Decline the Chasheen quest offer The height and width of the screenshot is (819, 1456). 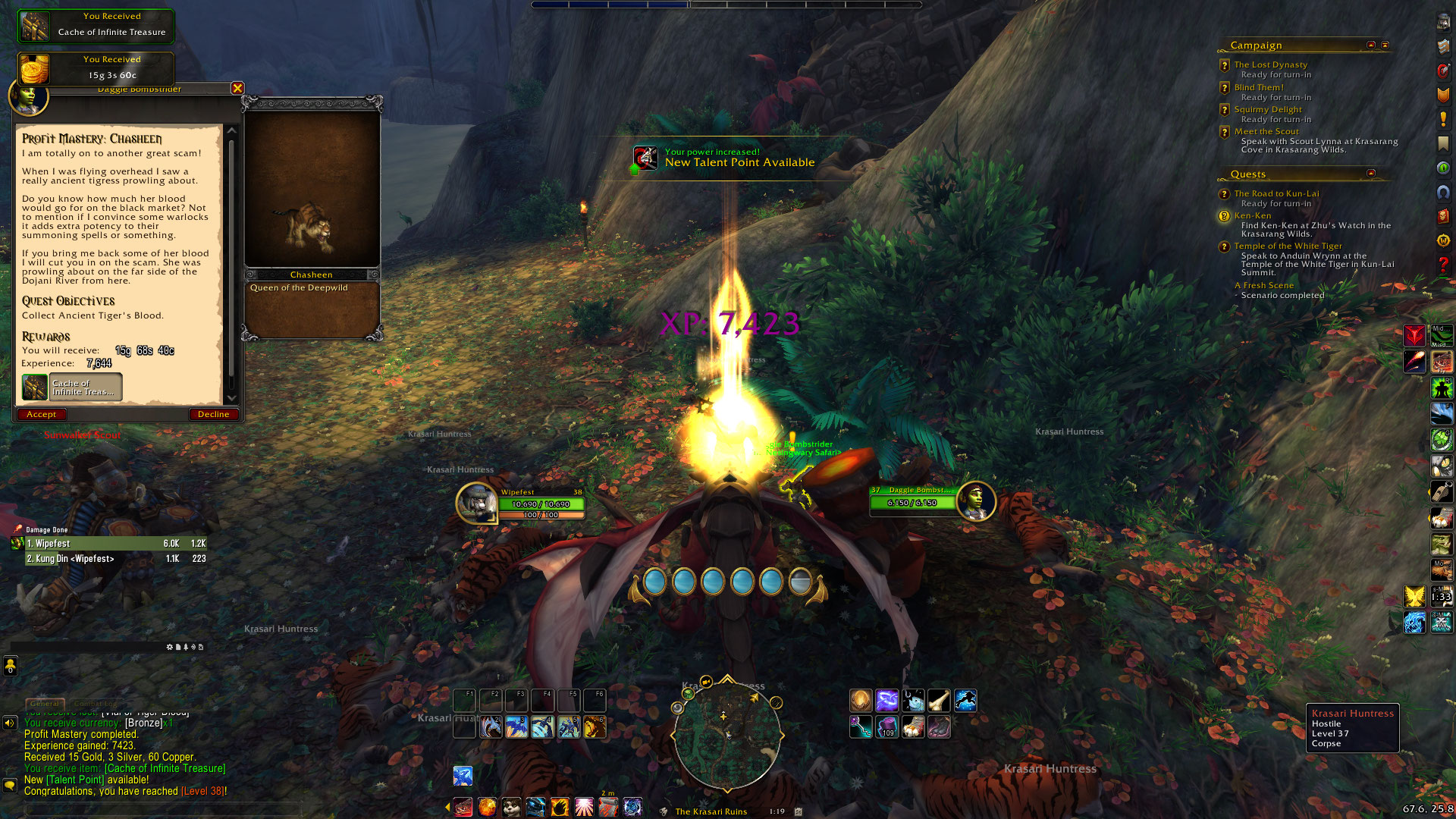click(x=213, y=414)
